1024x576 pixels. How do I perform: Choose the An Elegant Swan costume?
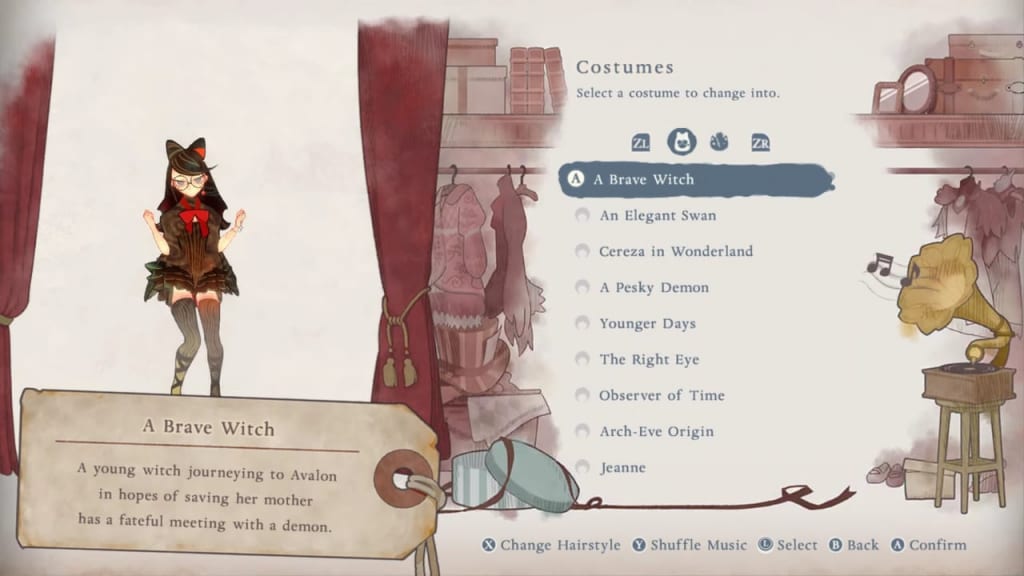coord(657,216)
